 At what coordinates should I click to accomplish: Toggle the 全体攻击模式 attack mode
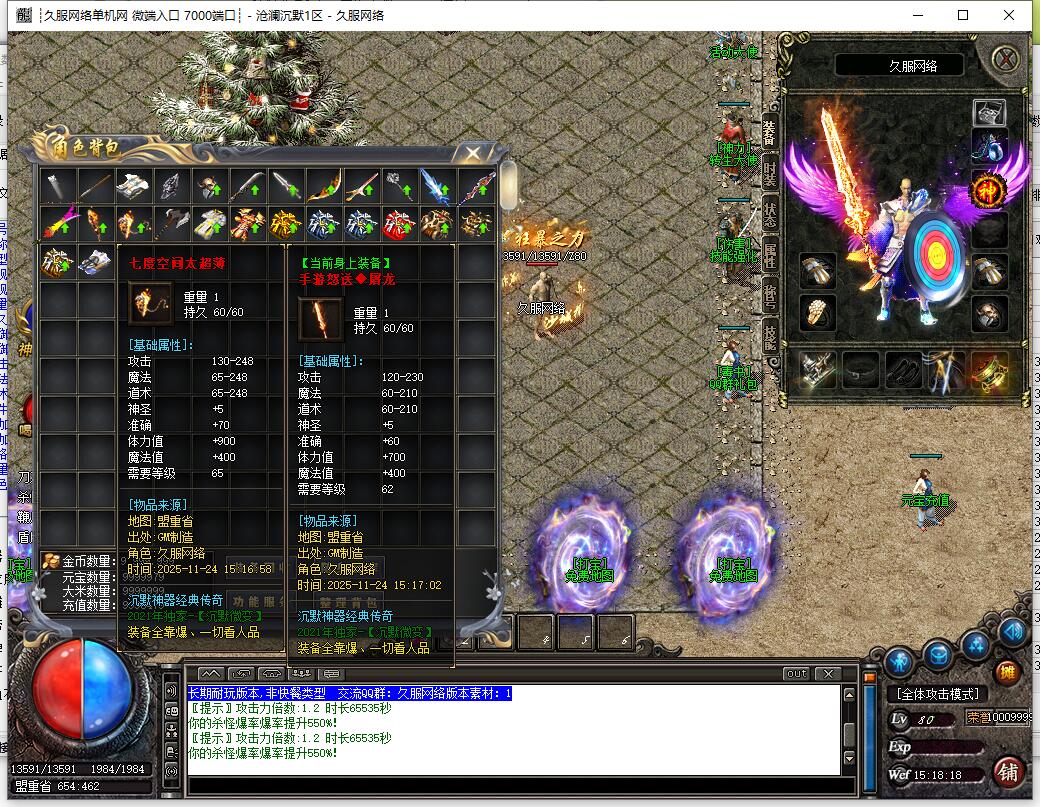[937, 694]
